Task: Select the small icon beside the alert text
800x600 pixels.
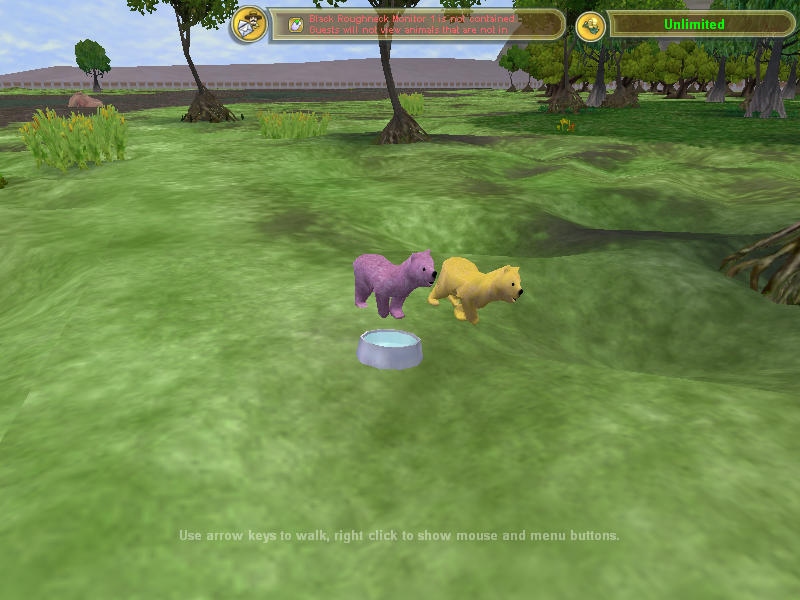Action: [296, 25]
